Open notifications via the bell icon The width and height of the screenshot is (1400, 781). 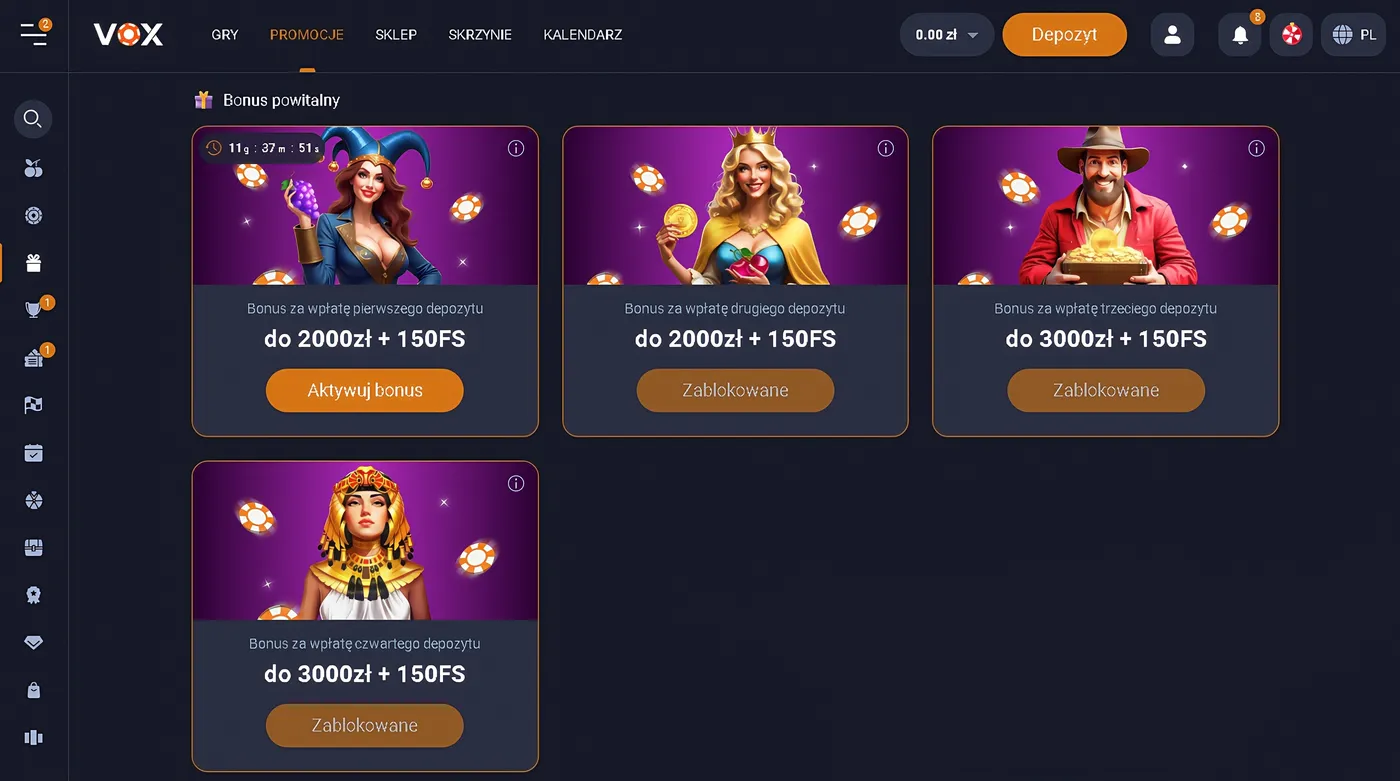tap(1239, 34)
